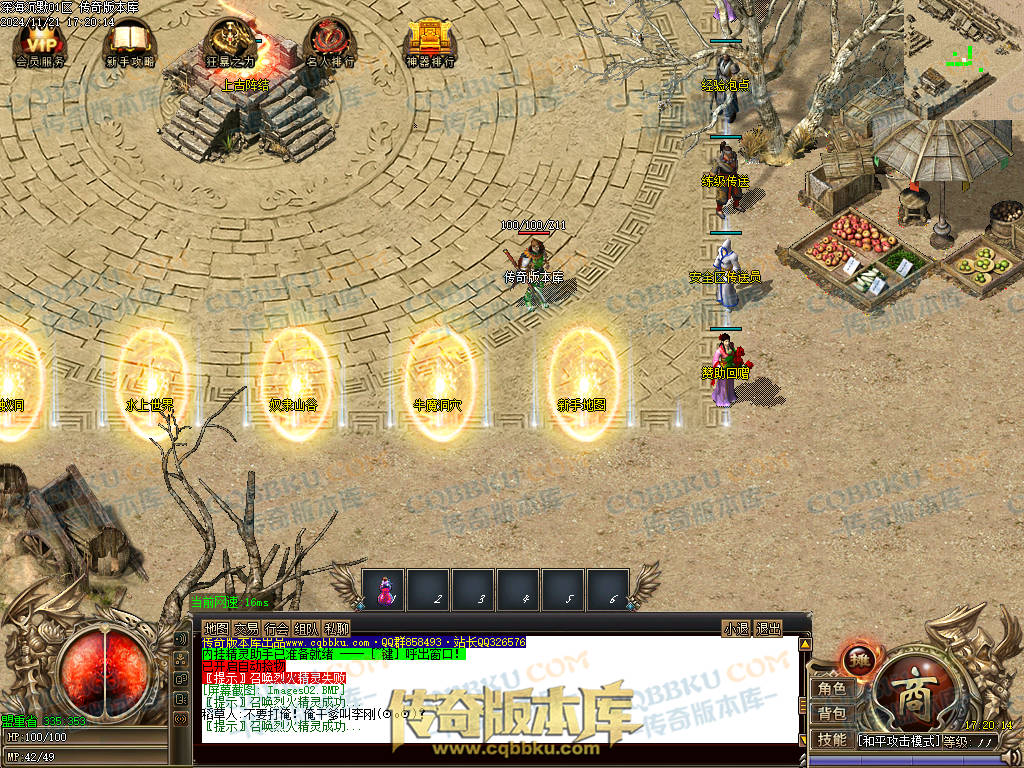Click the 退出 exit button
Screen dimensions: 1024x768
tap(768, 629)
